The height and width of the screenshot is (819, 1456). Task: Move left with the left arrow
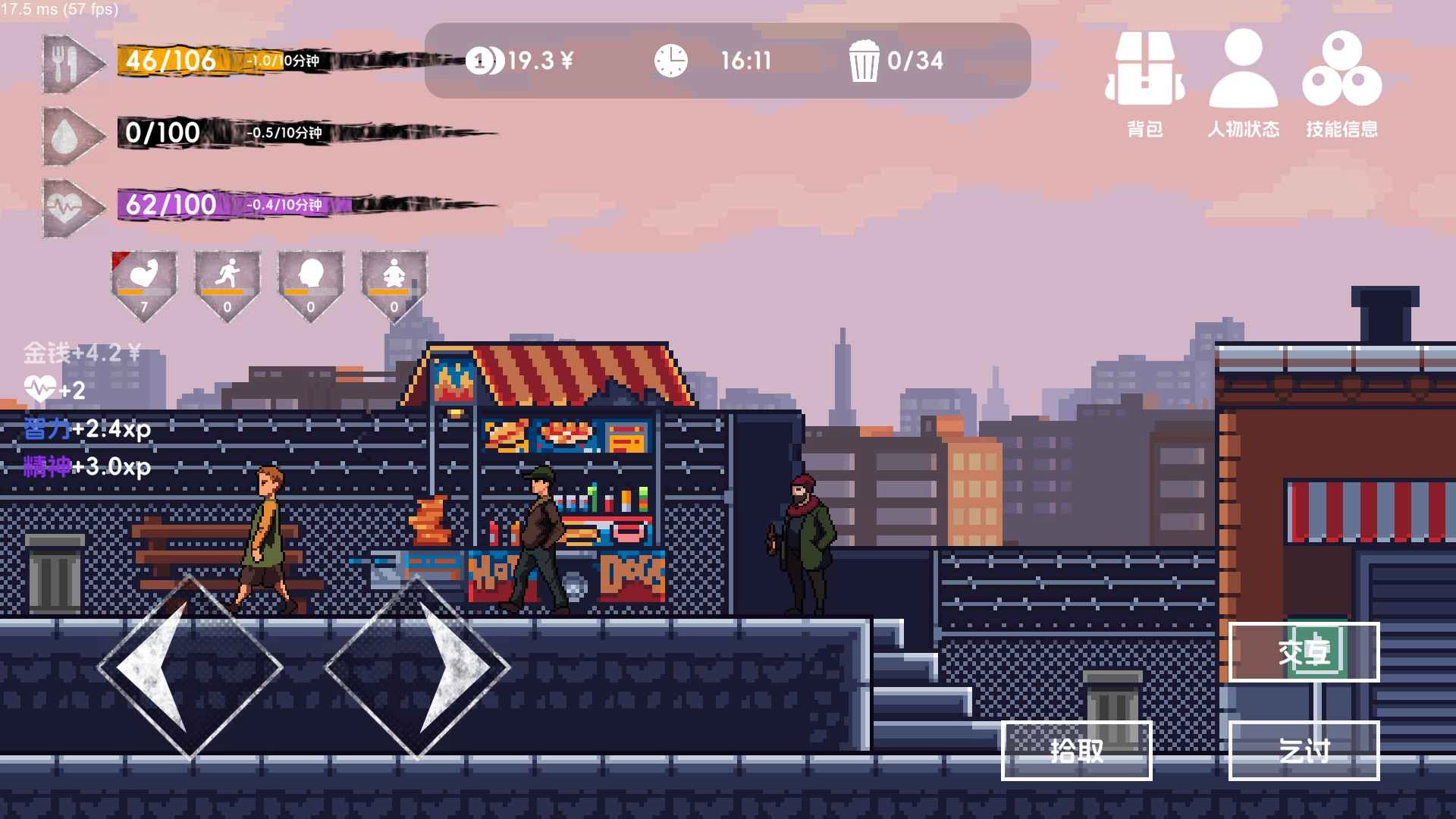(x=190, y=667)
